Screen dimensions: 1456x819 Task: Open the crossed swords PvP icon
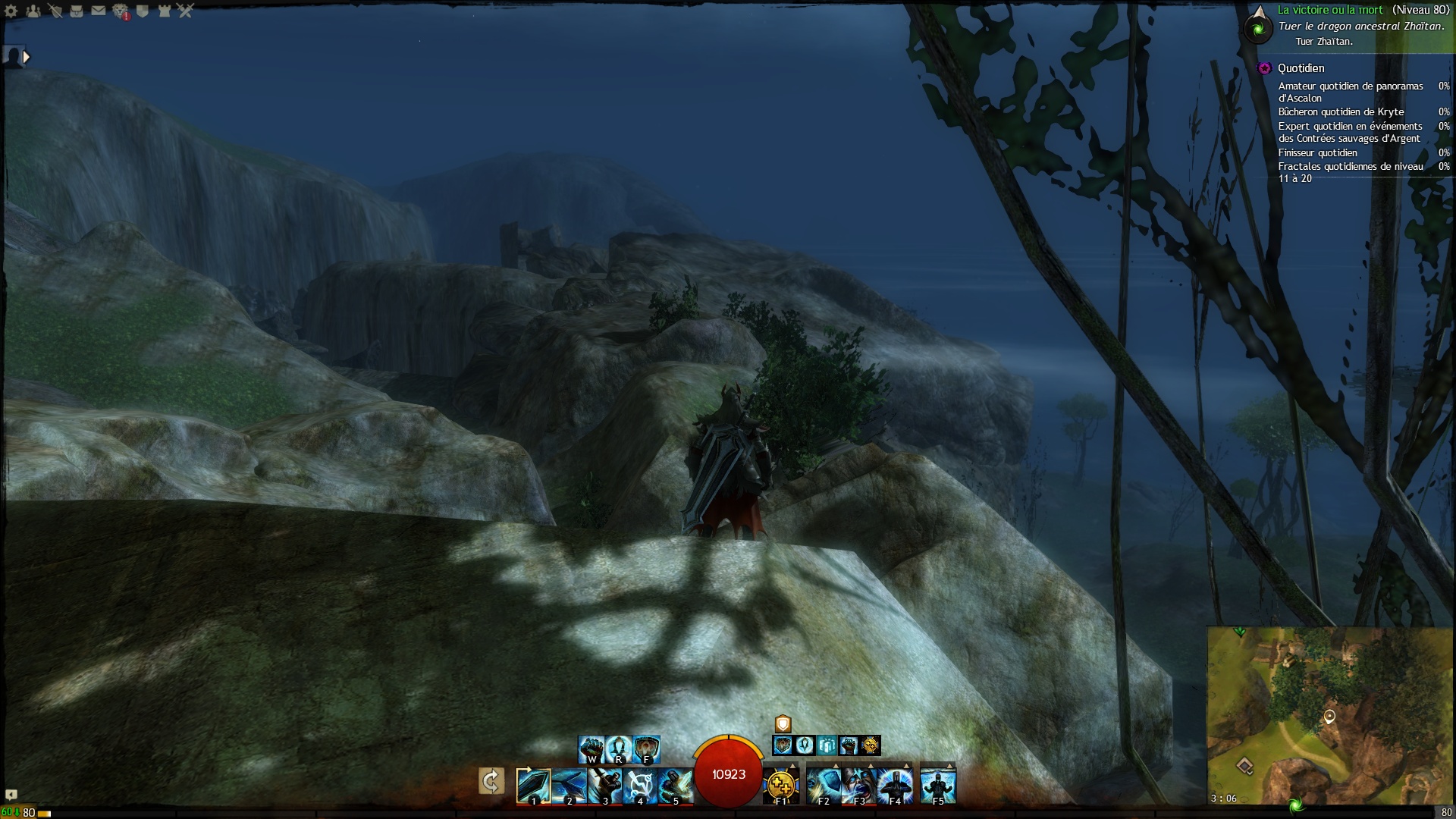click(x=186, y=11)
